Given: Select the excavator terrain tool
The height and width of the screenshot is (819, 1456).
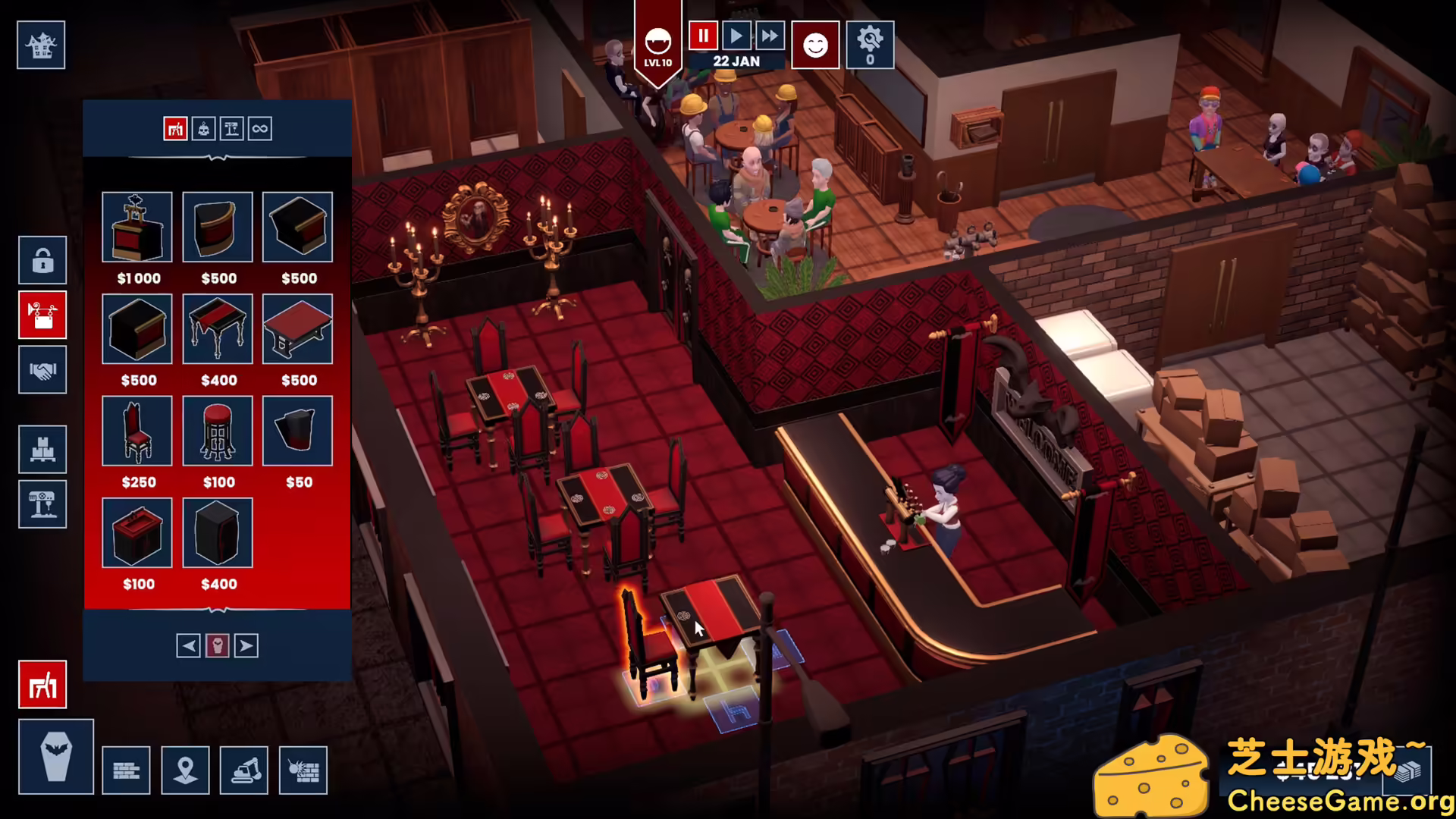Looking at the screenshot, I should tap(244, 770).
